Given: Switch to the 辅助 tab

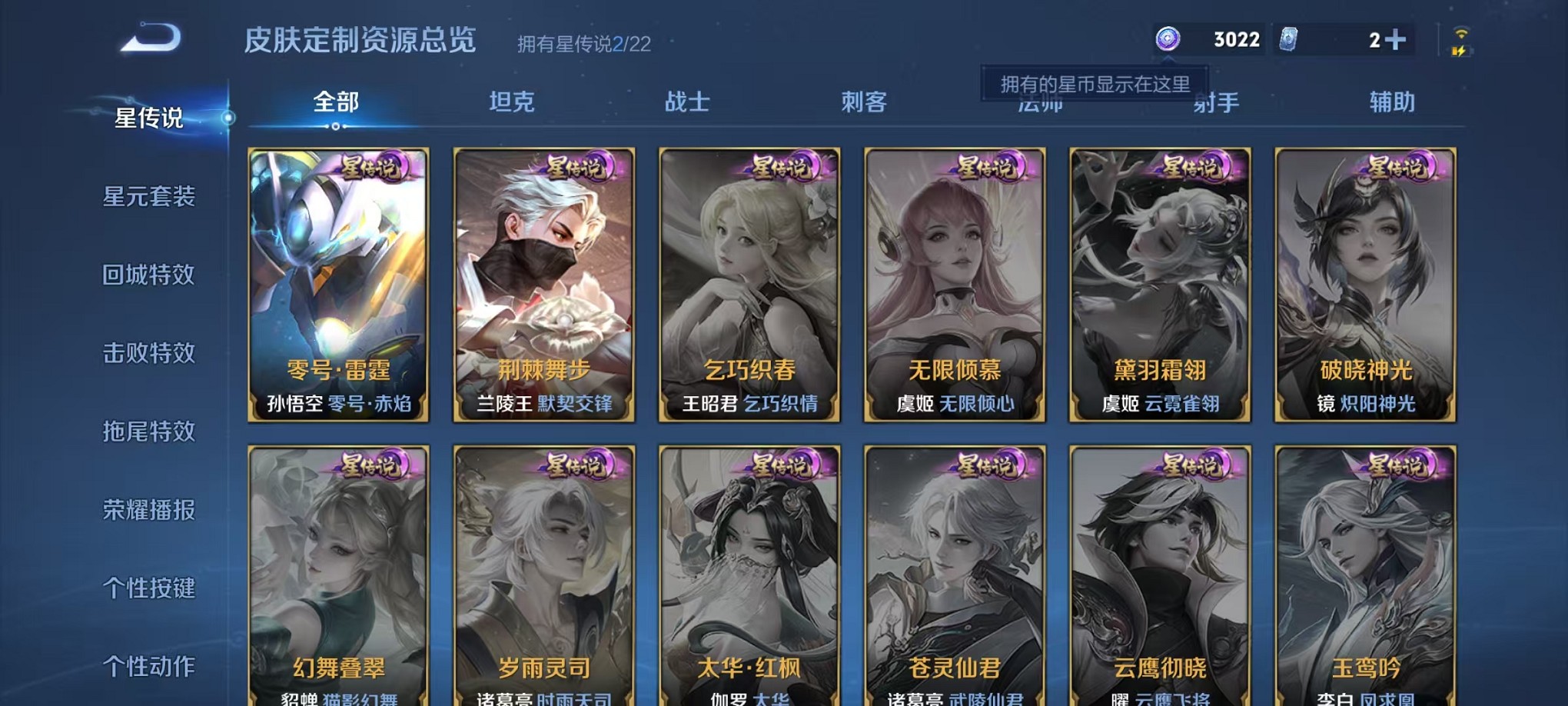Looking at the screenshot, I should tap(1392, 101).
